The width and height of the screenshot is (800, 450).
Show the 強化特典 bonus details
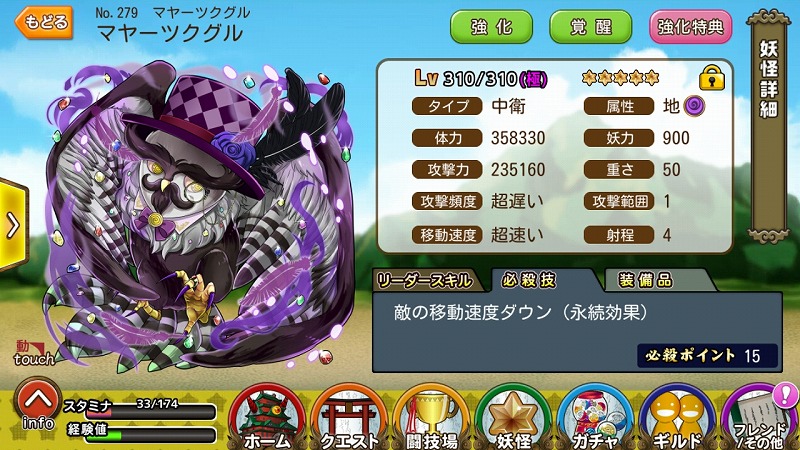690,26
